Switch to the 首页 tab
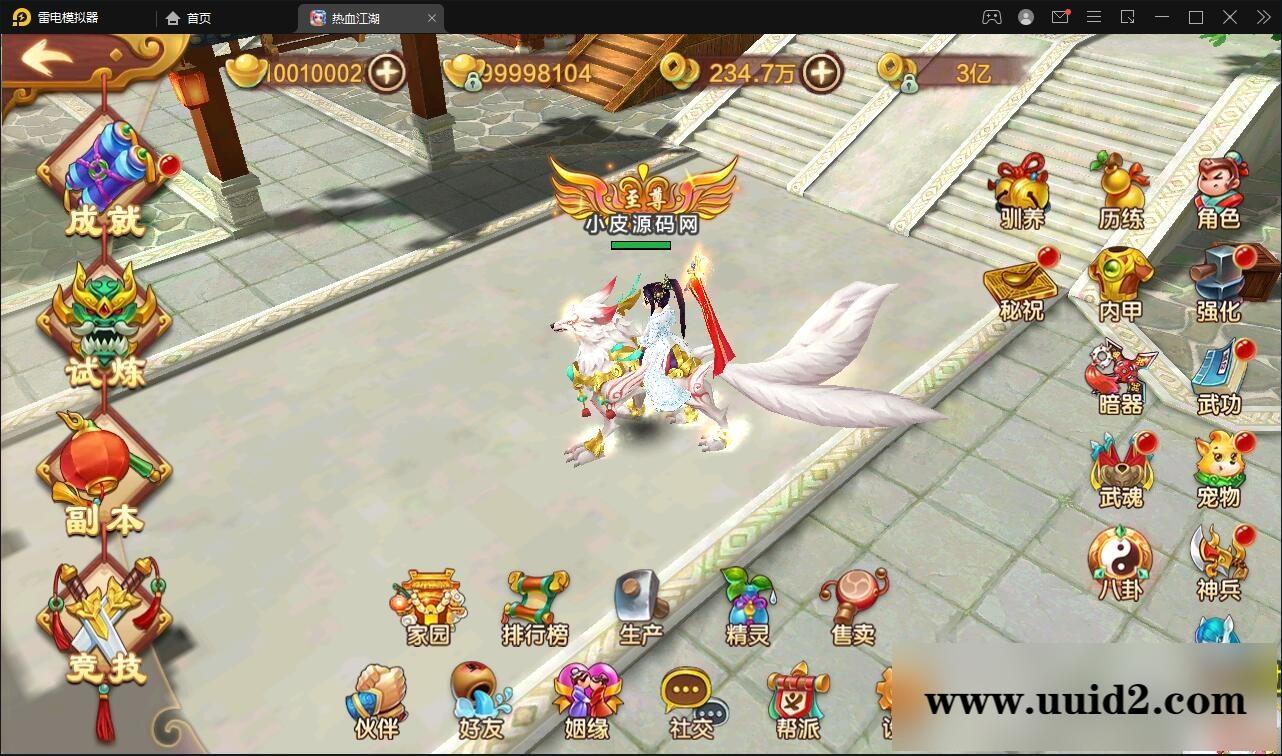This screenshot has width=1282, height=756. click(190, 17)
